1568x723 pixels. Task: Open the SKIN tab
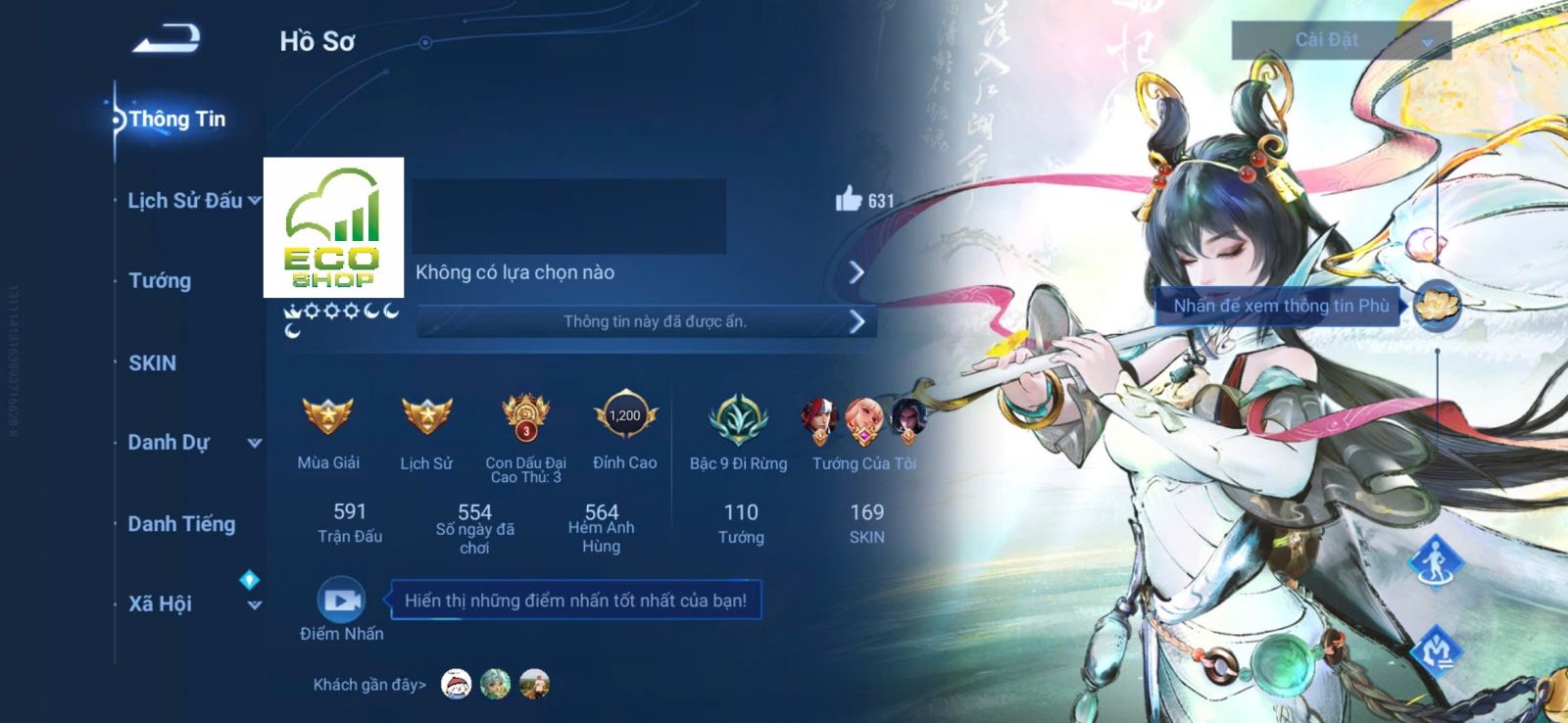(153, 363)
